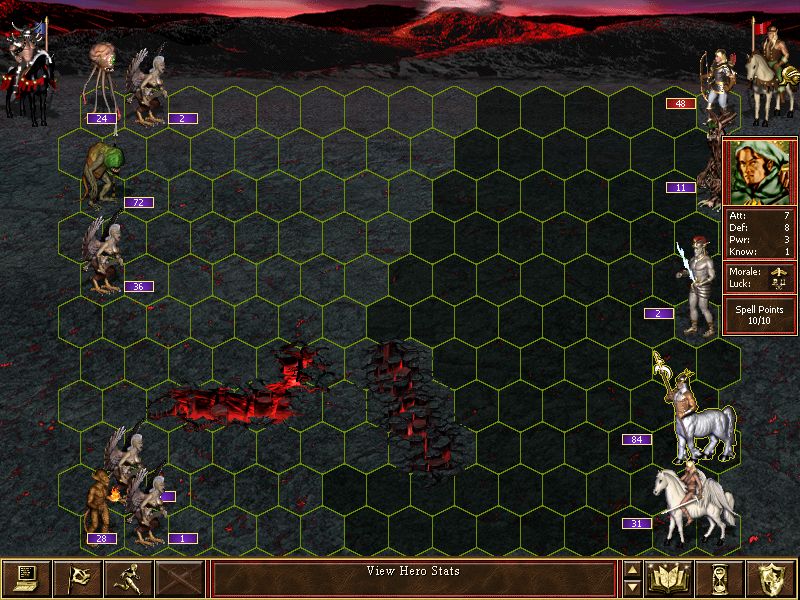800x600 pixels.
Task: Retreat using the running man button
Action: (129, 577)
